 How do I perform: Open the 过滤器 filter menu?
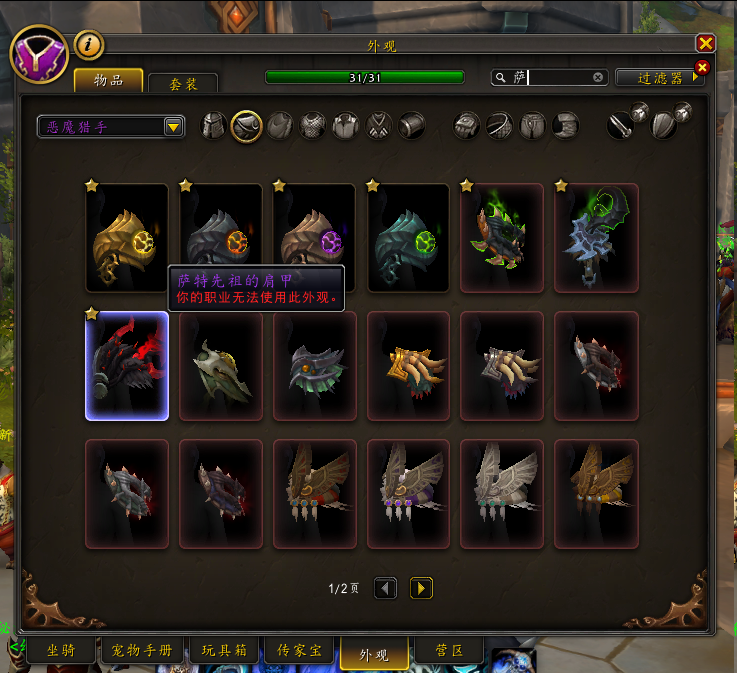point(658,77)
